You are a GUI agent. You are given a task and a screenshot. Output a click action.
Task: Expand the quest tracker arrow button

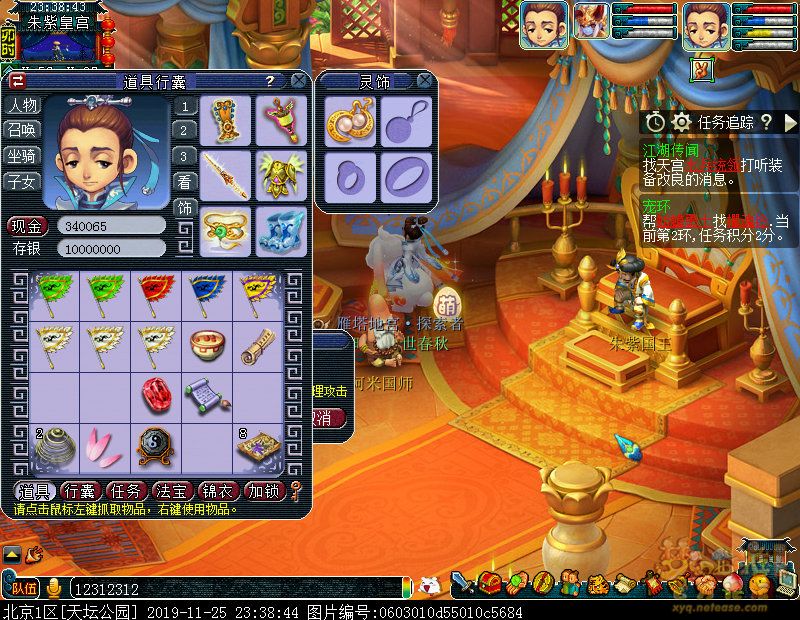[x=790, y=122]
